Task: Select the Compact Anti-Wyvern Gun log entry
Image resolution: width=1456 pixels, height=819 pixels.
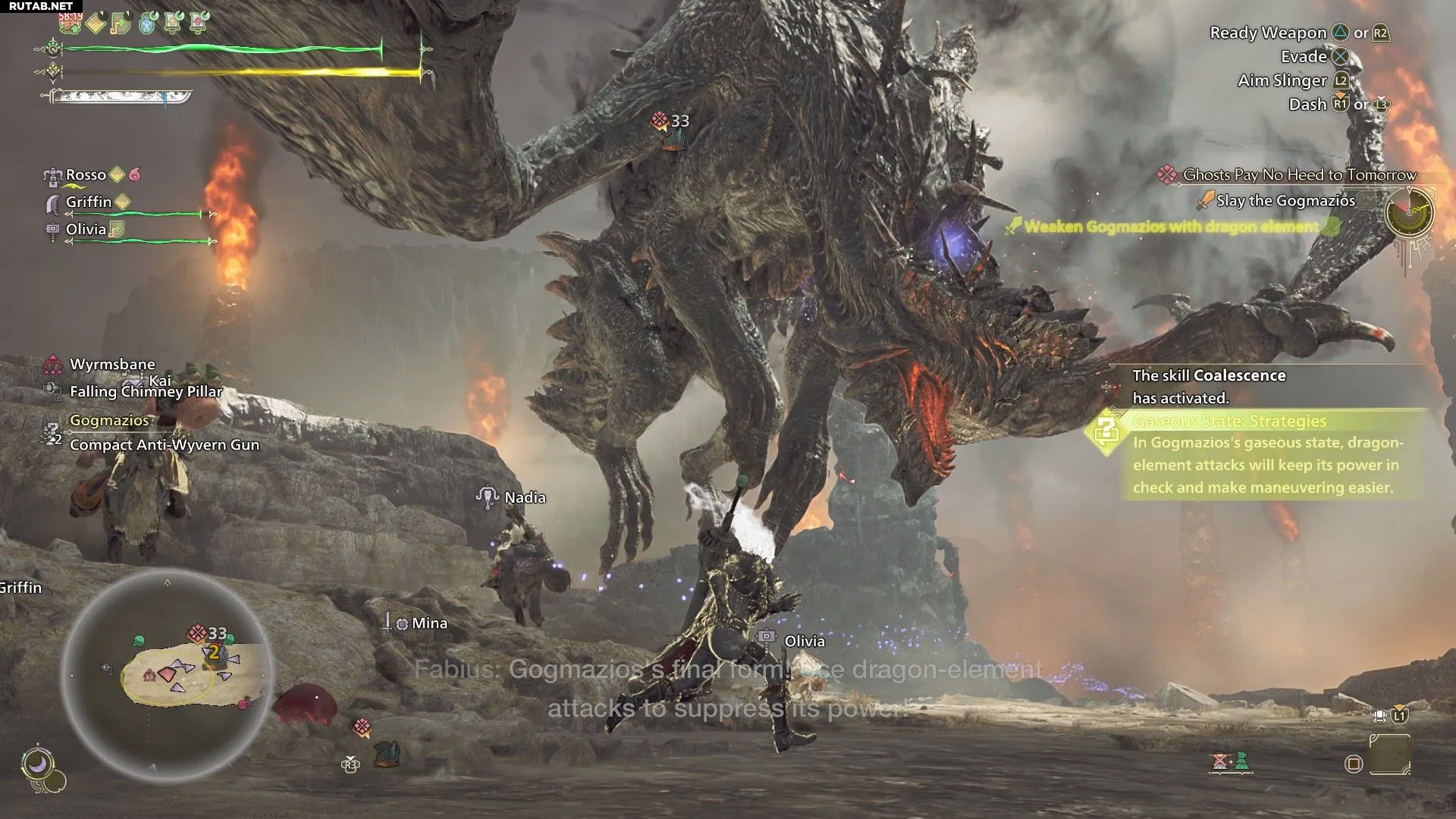Action: click(x=164, y=445)
